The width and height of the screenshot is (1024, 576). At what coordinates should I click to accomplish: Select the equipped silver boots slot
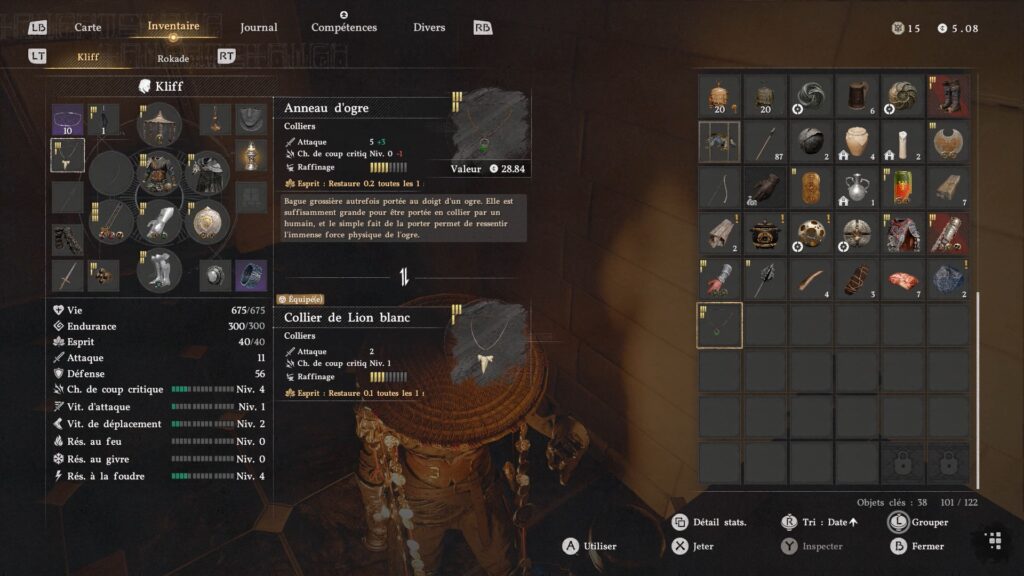point(159,269)
